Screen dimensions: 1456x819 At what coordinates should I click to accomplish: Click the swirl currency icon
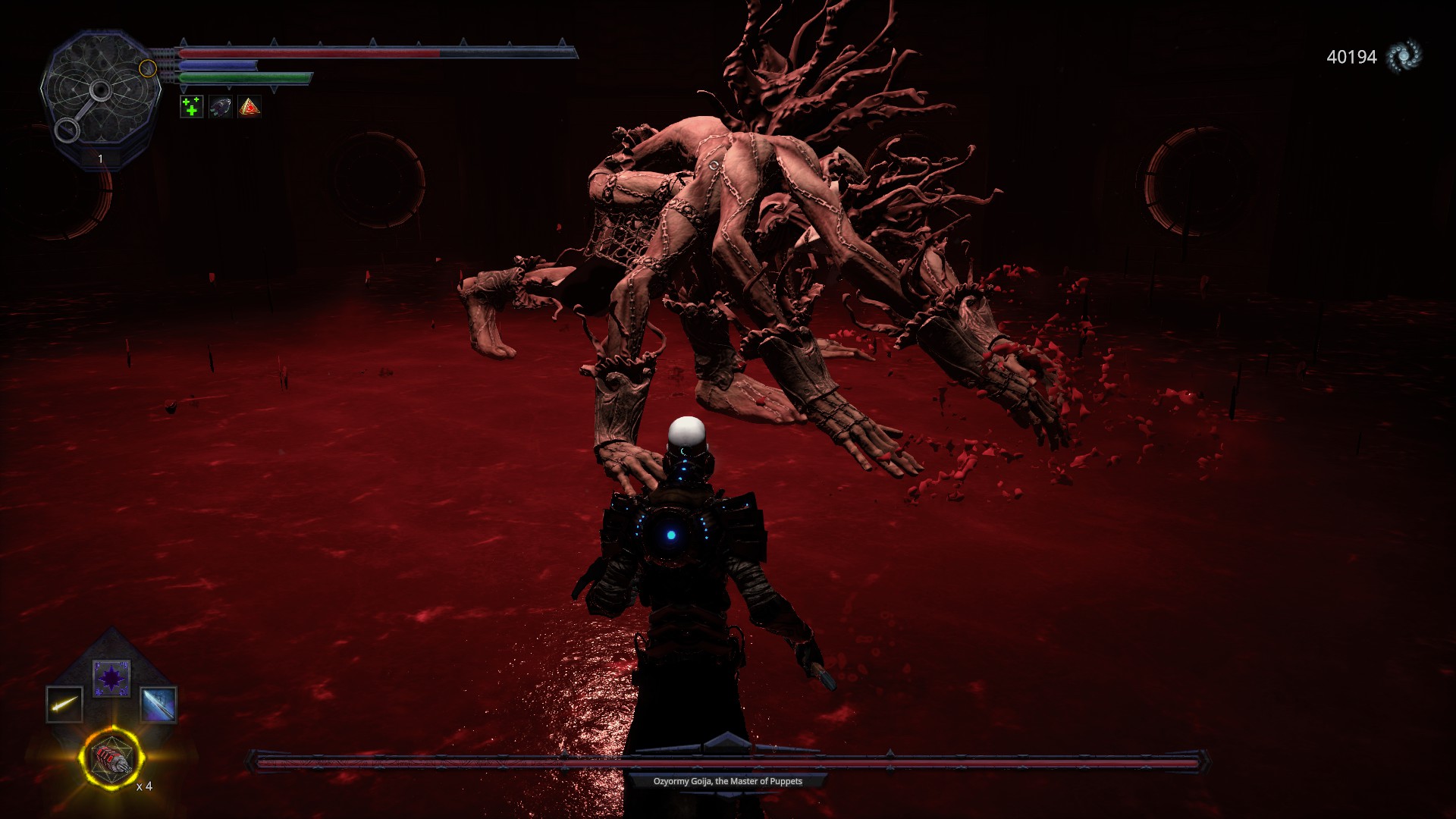1403,57
